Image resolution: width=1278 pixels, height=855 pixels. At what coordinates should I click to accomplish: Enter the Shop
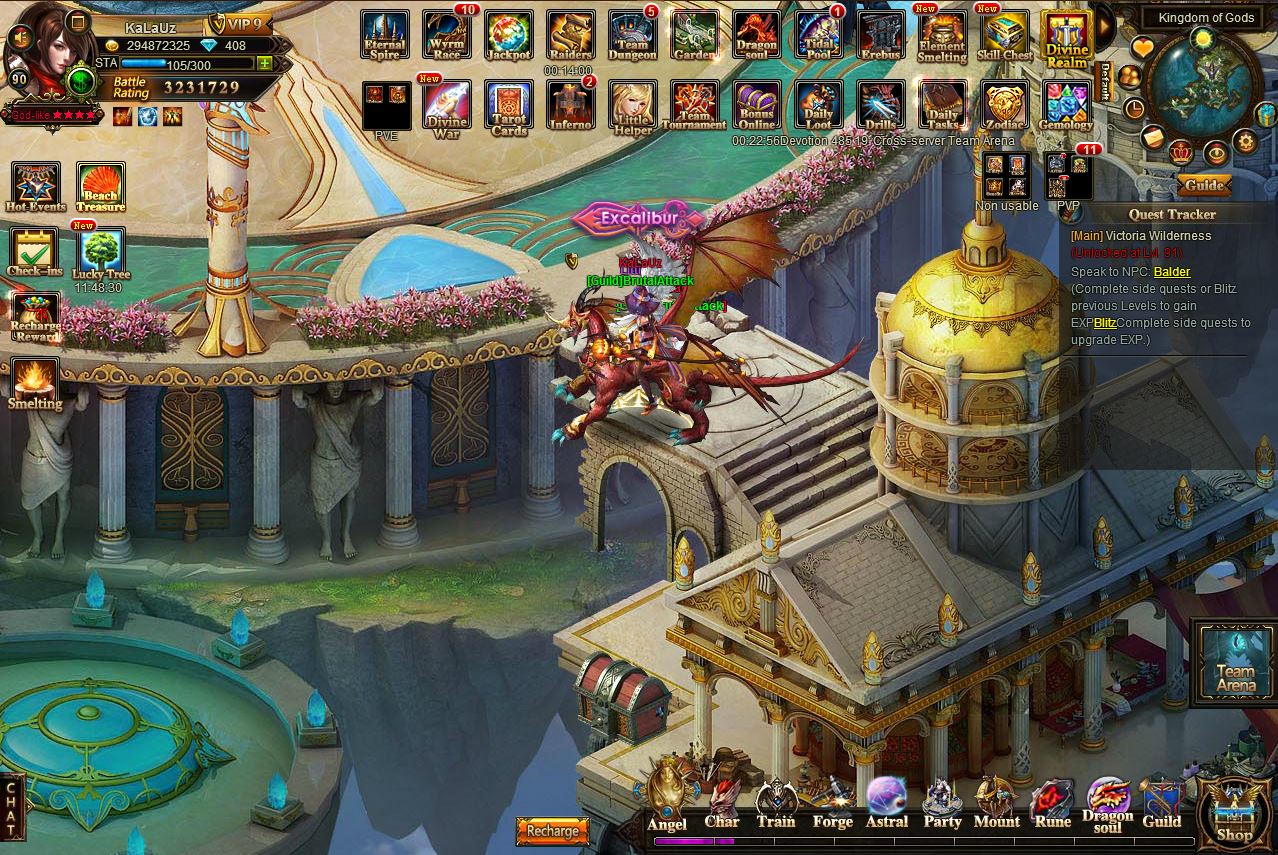pyautogui.click(x=1234, y=810)
